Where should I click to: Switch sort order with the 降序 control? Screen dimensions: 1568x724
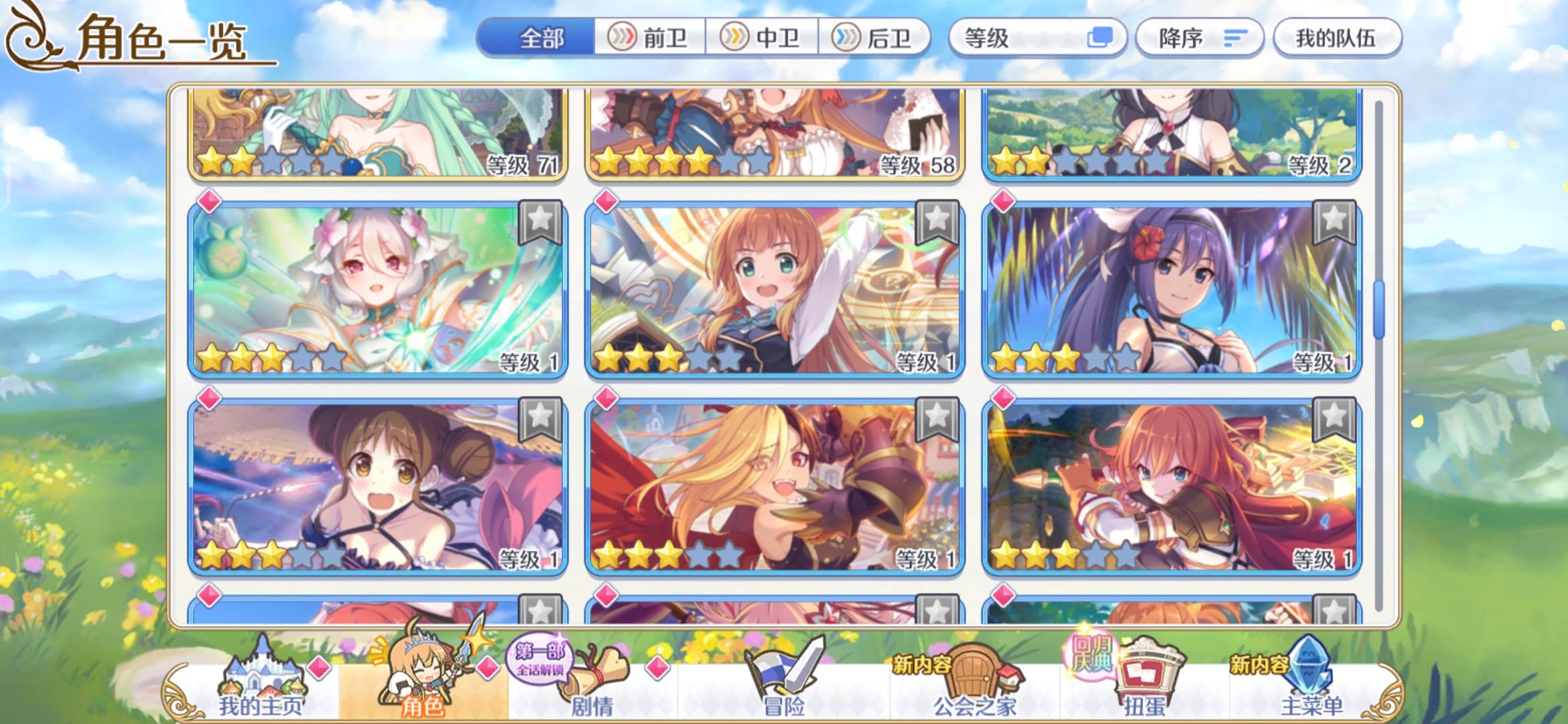[1199, 38]
